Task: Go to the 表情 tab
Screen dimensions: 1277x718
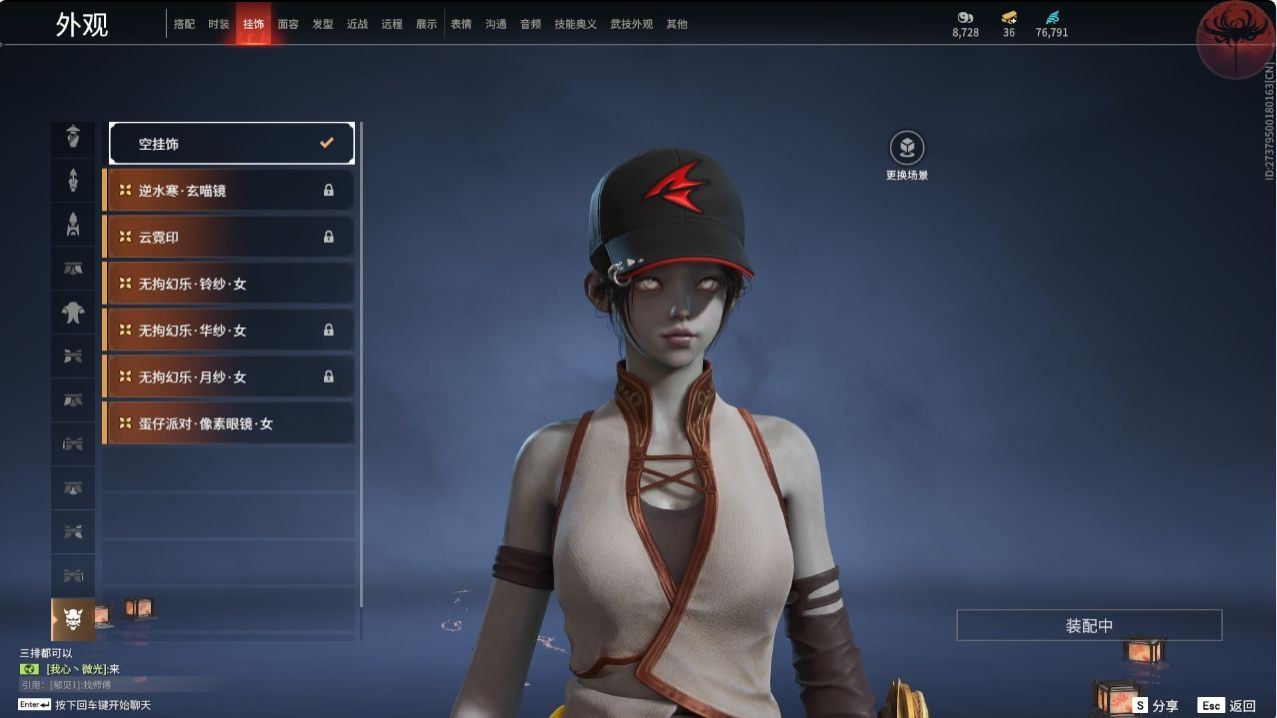Action: click(461, 24)
